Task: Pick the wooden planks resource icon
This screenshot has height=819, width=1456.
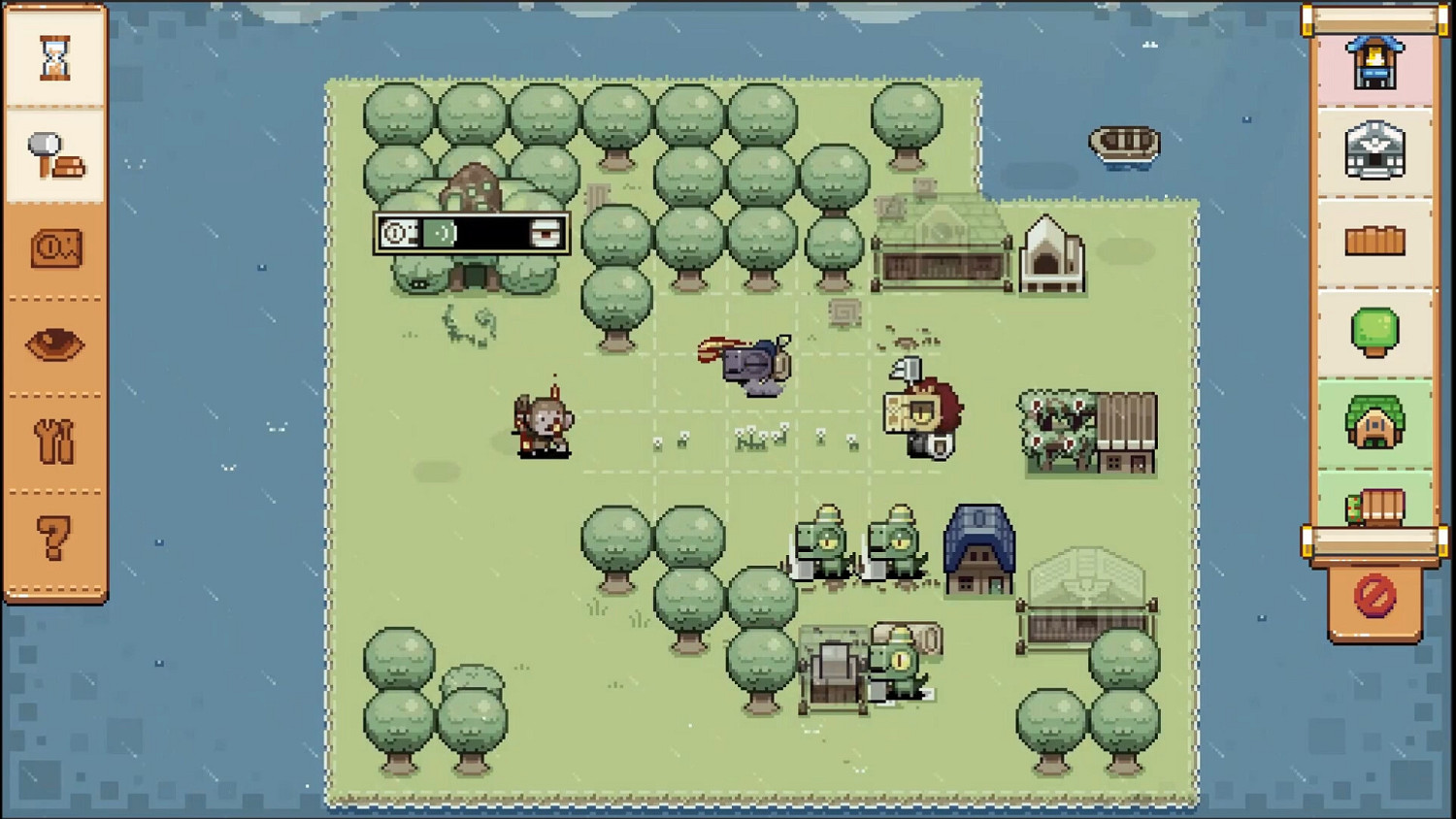Action: pos(1375,240)
